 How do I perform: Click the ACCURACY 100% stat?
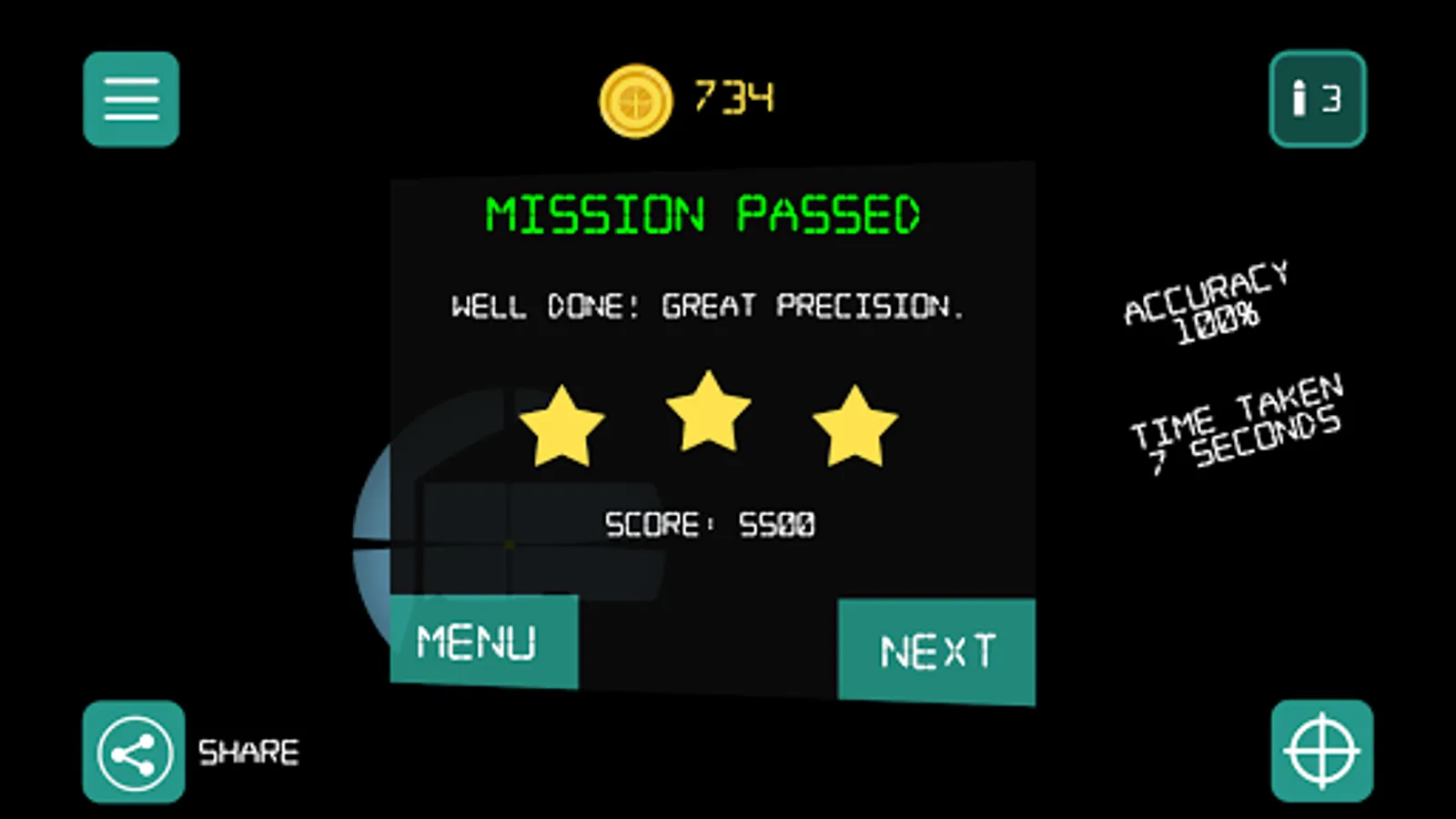1206,300
